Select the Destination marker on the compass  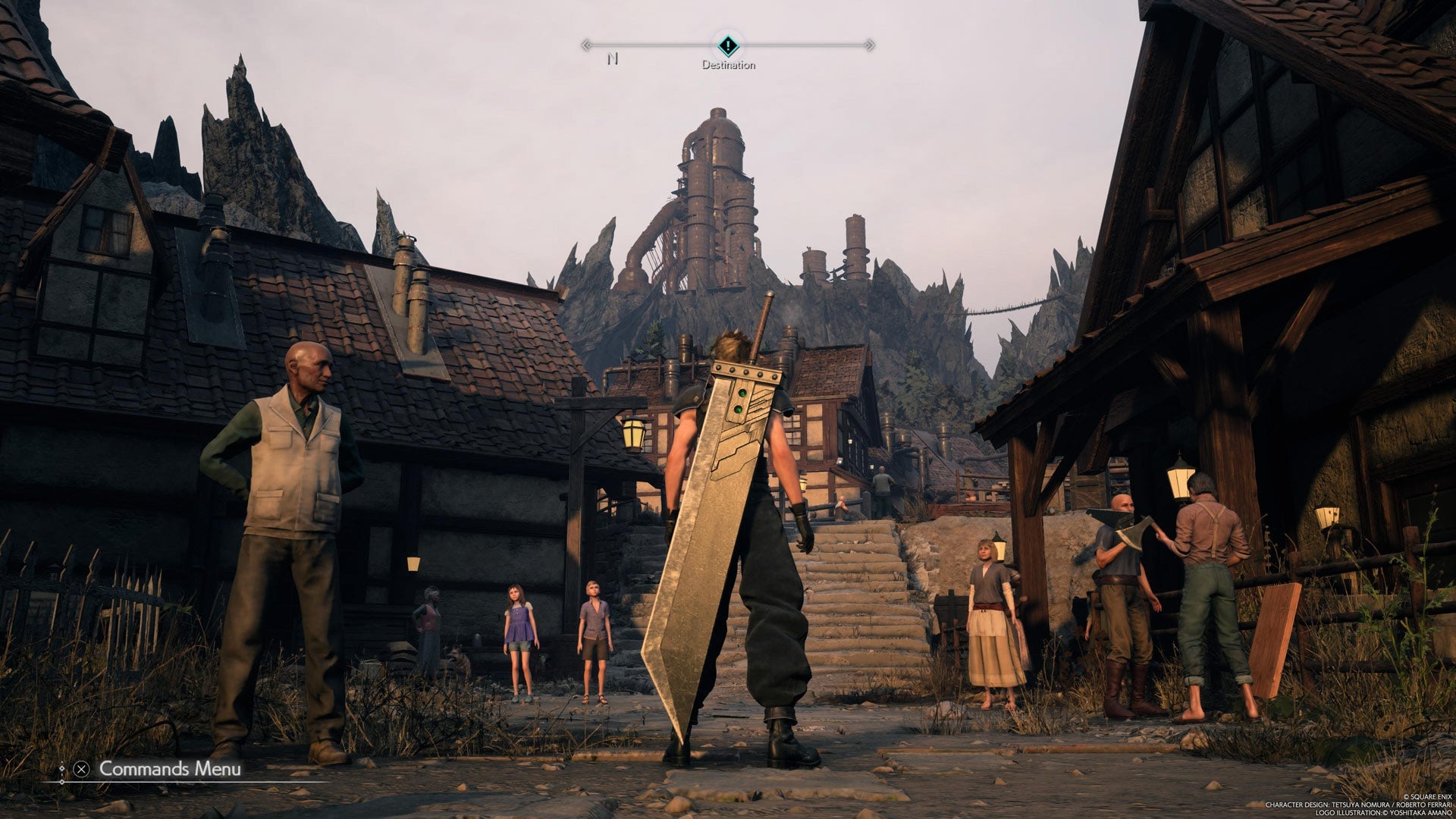pos(728,45)
